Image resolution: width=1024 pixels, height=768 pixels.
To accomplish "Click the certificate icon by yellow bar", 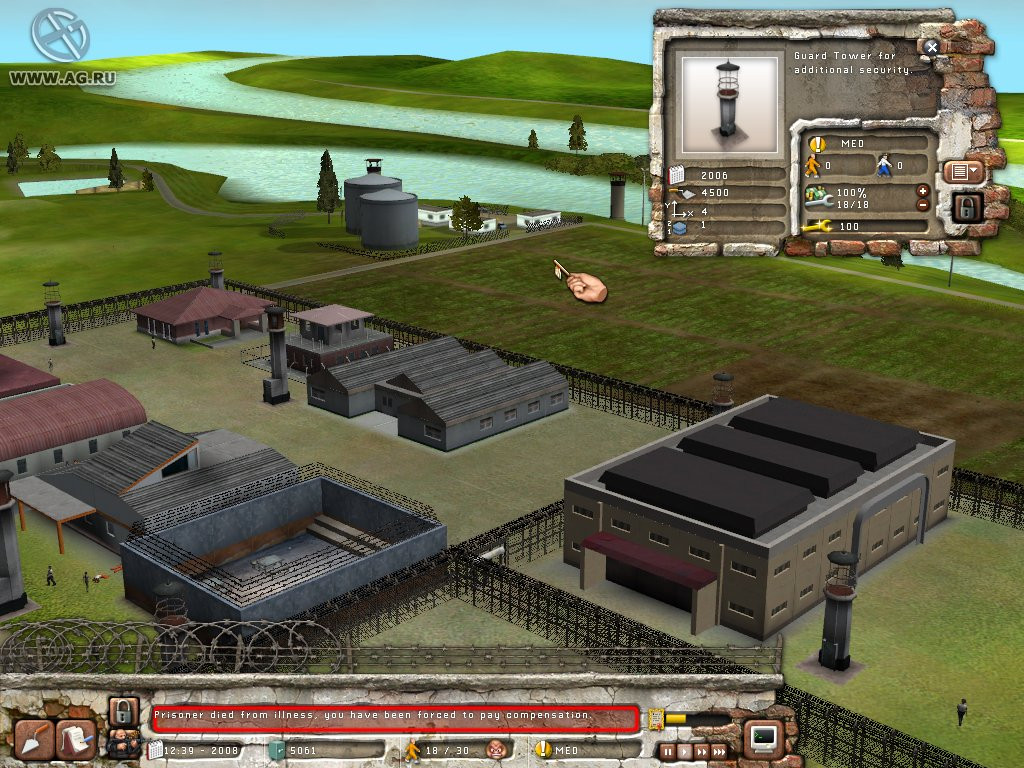I will point(655,717).
